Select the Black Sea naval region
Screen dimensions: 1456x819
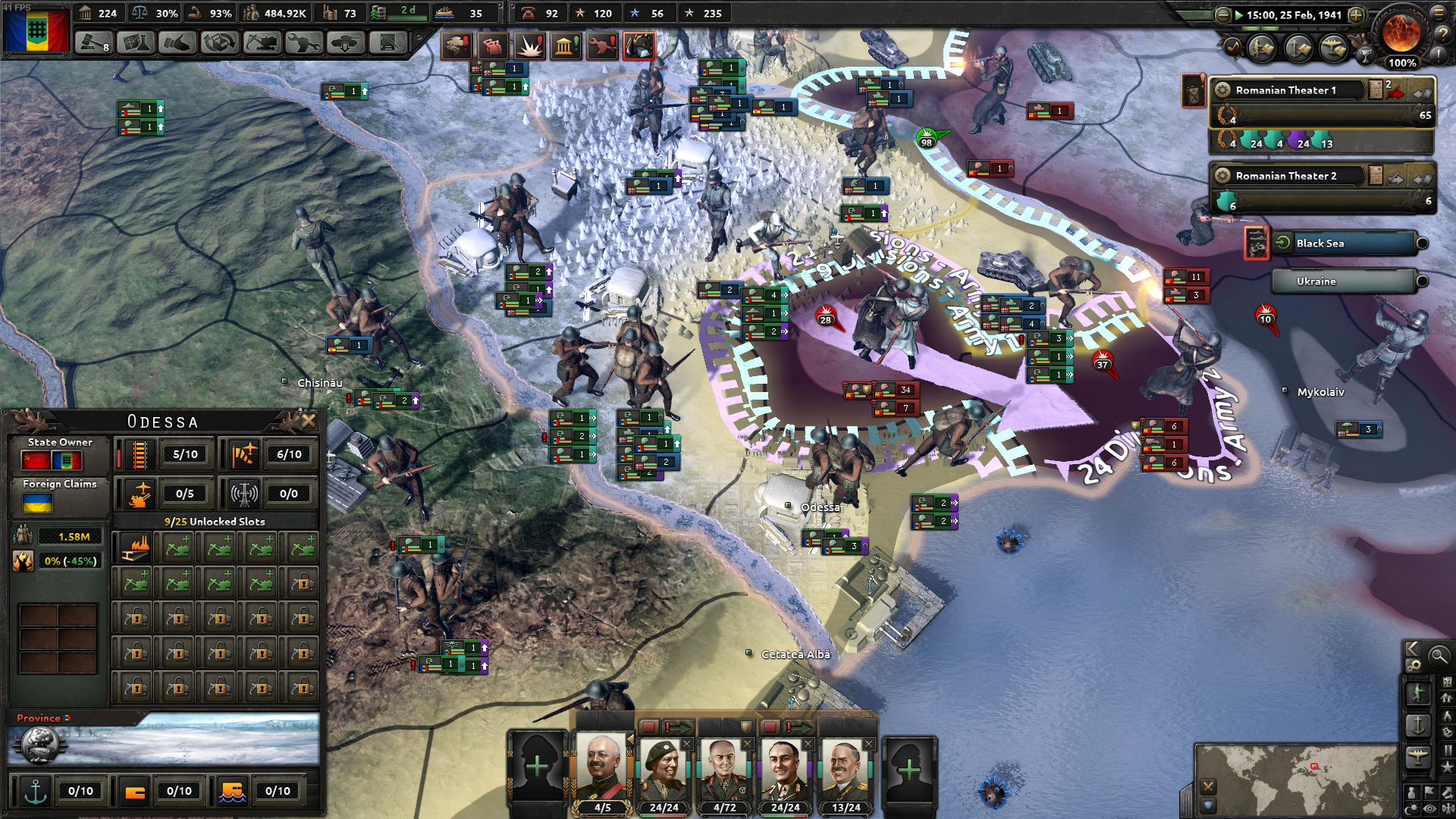coord(1342,243)
